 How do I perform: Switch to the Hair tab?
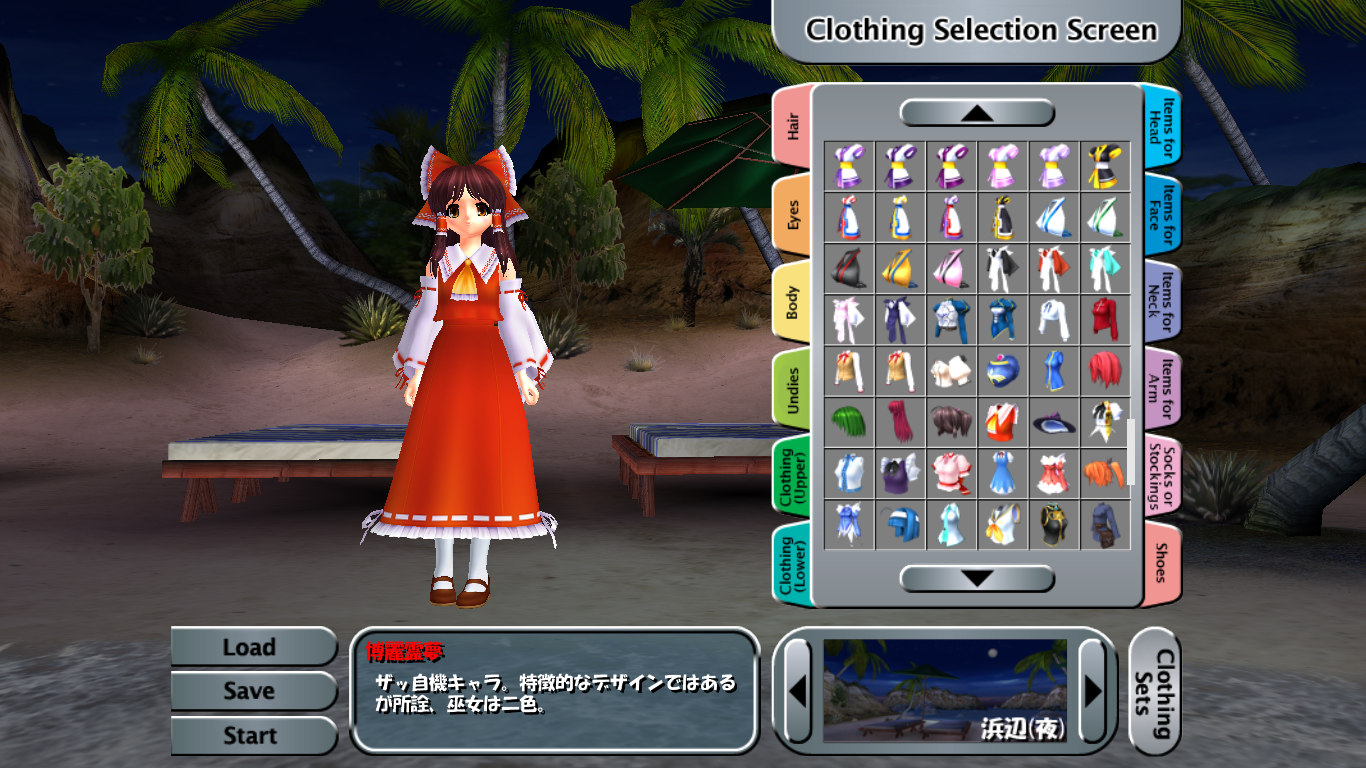(793, 126)
